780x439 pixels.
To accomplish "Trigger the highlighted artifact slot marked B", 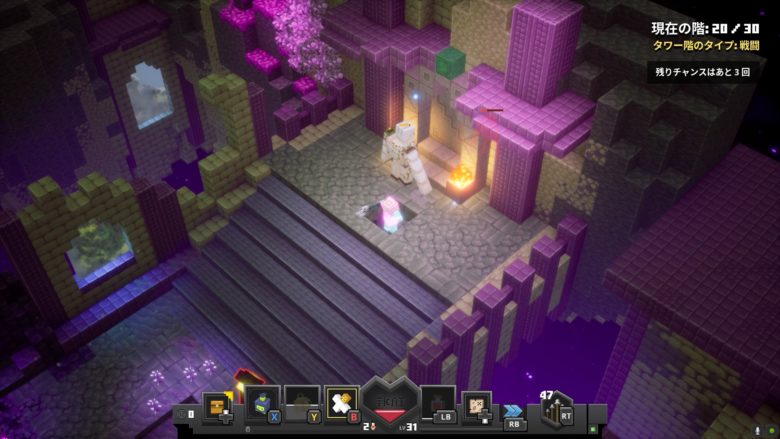I will click(x=341, y=403).
